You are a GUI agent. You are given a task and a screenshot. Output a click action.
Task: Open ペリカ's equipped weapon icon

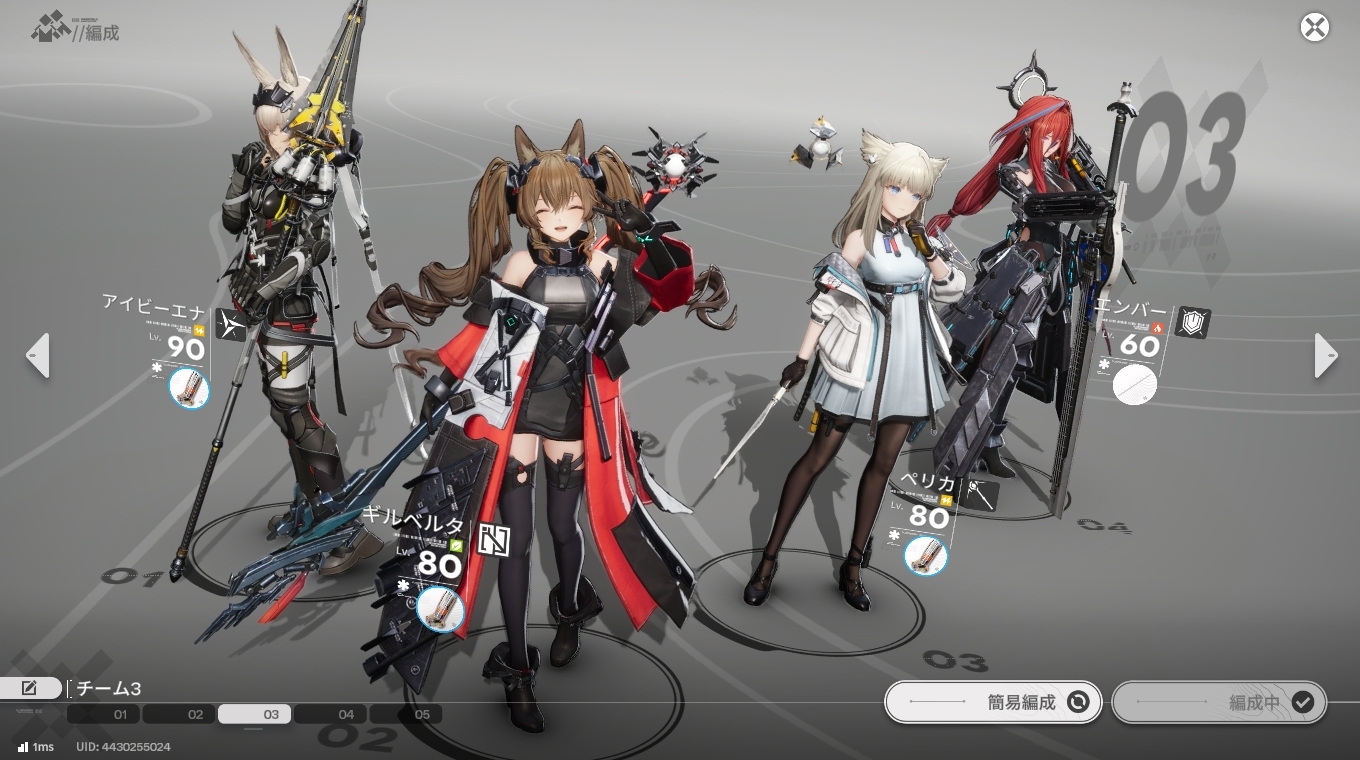point(925,556)
